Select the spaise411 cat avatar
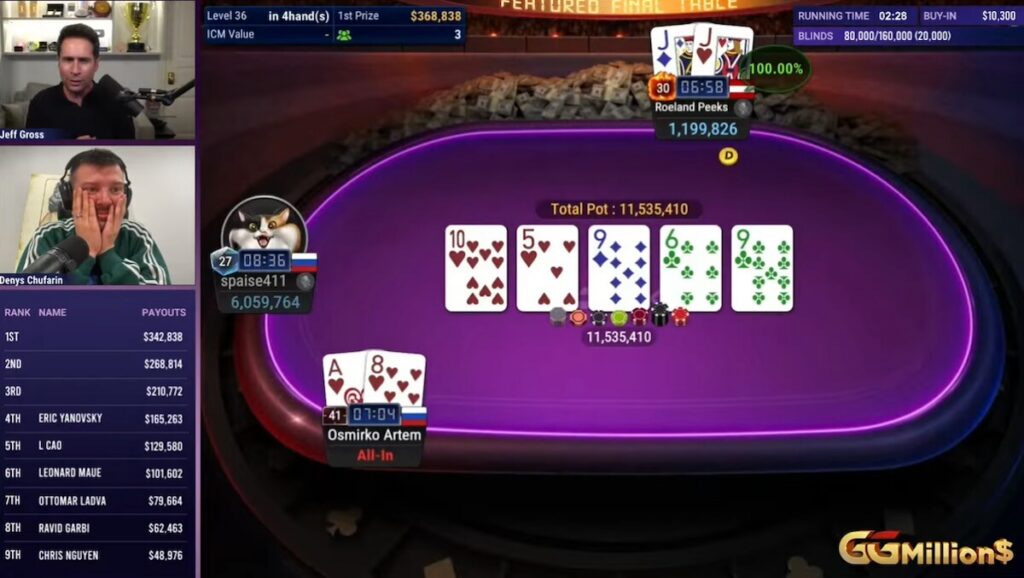 click(x=263, y=226)
